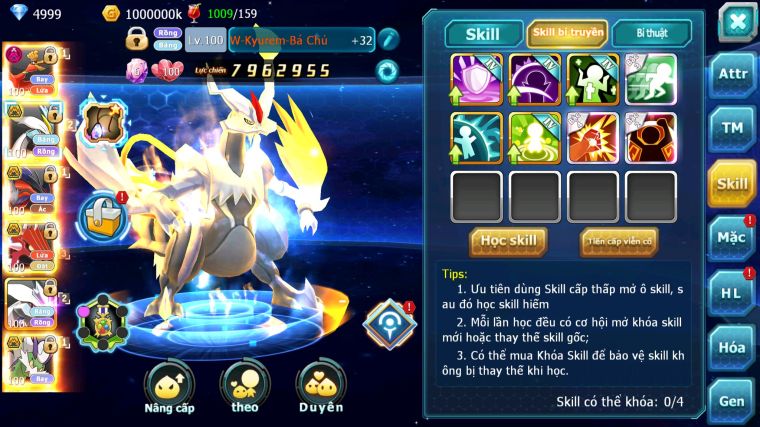The image size is (760, 427).
Task: Select the red fist skill icon
Action: pyautogui.click(x=592, y=137)
